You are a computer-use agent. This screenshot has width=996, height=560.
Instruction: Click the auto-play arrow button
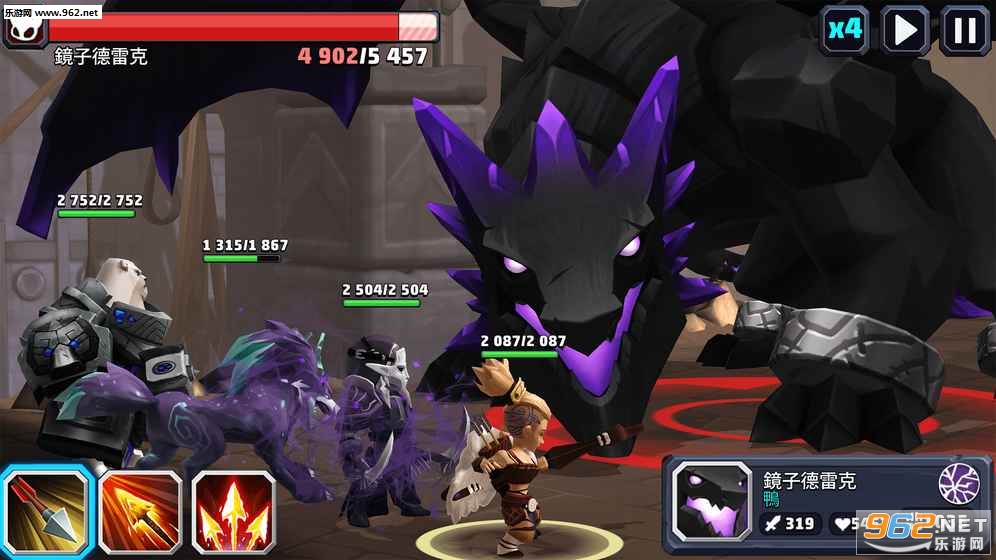tap(905, 29)
